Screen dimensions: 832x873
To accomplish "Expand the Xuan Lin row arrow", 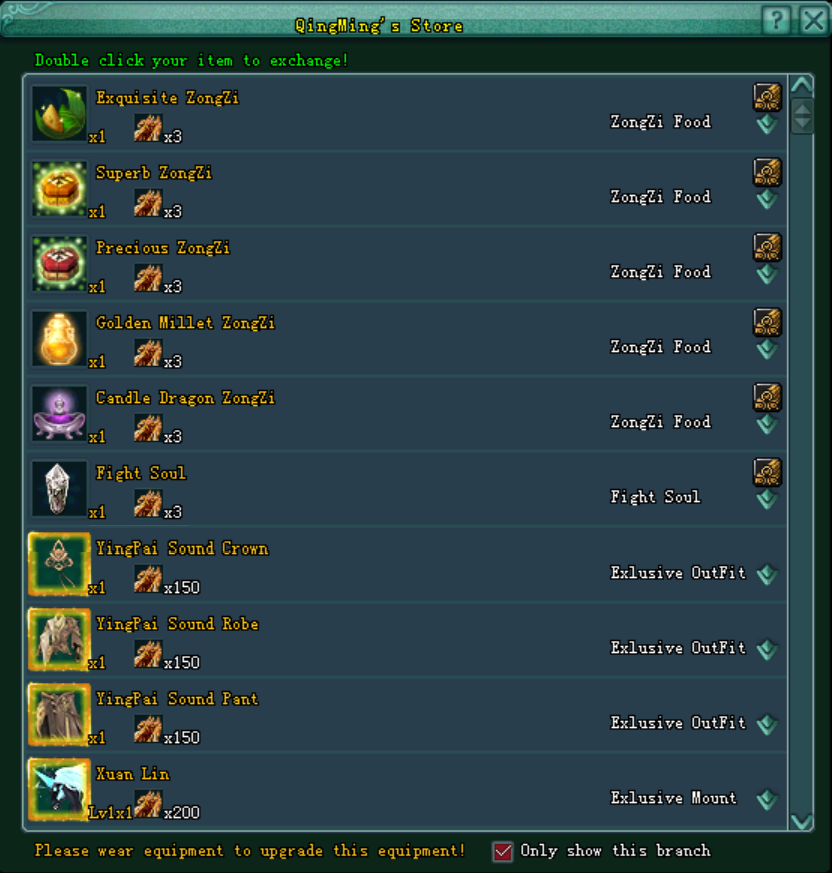I will point(767,799).
